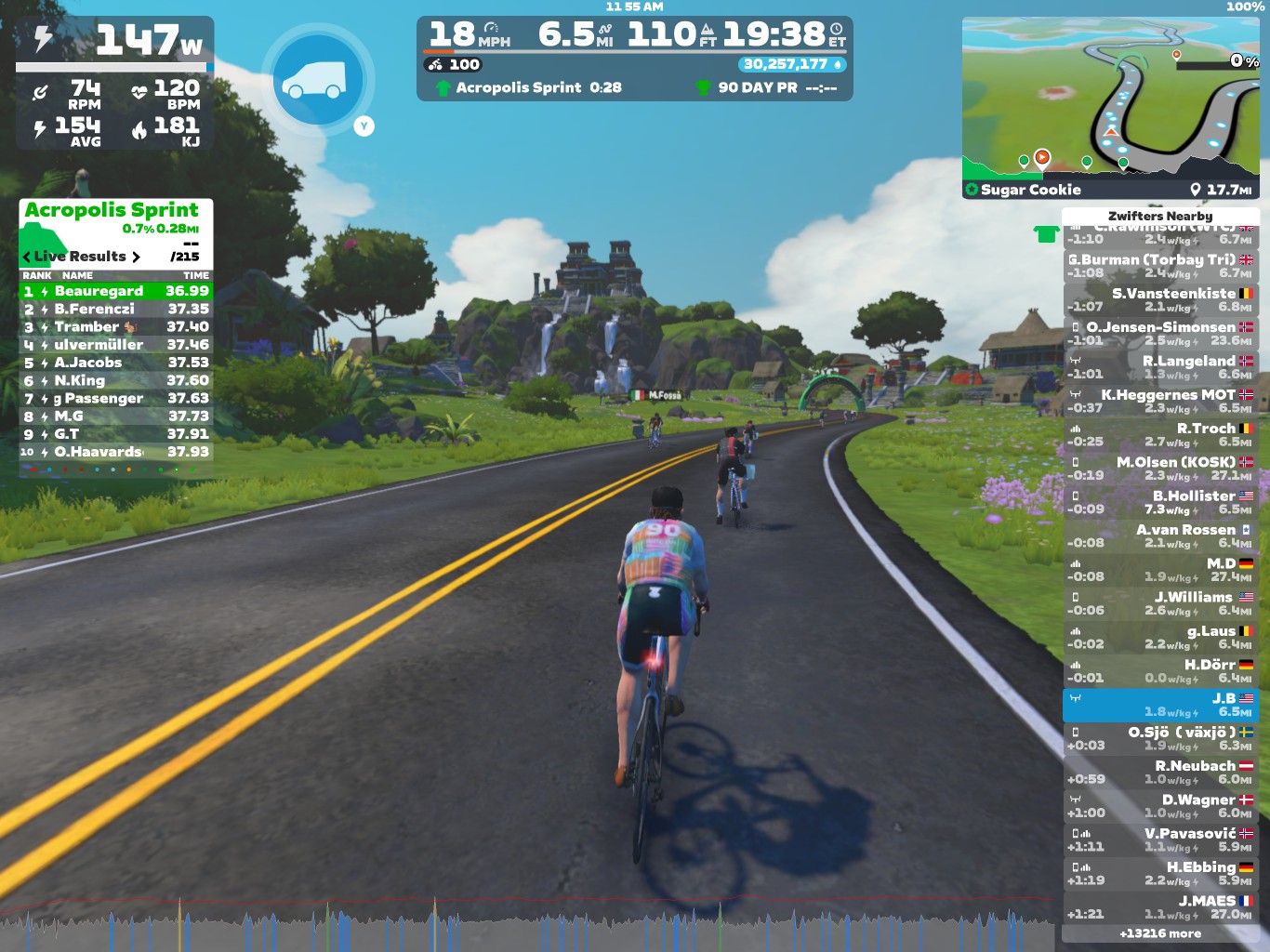Viewport: 1270px width, 952px height.
Task: Open the power watts display panel
Action: point(115,42)
